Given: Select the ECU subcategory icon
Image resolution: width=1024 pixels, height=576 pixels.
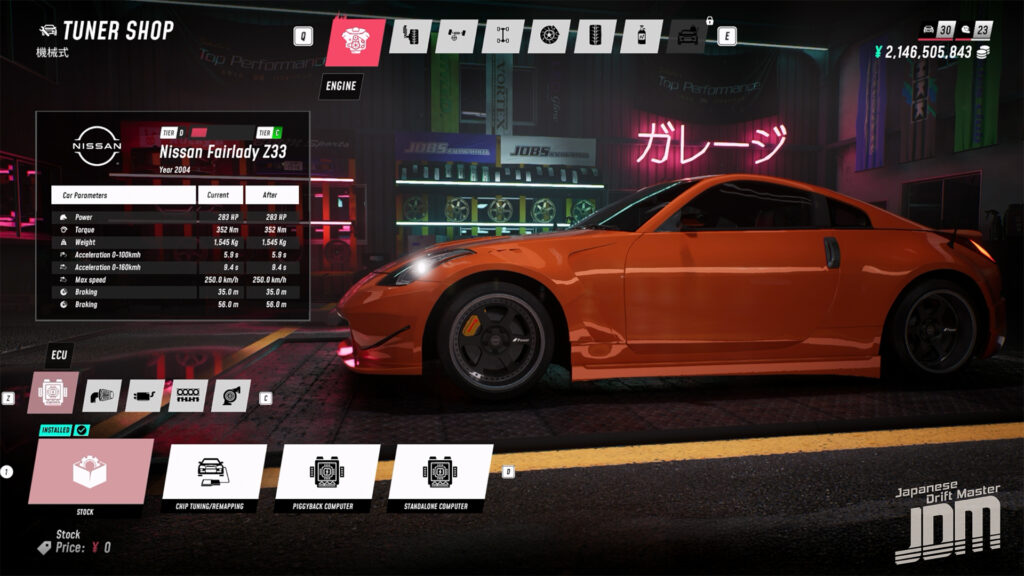Looking at the screenshot, I should pyautogui.click(x=51, y=393).
